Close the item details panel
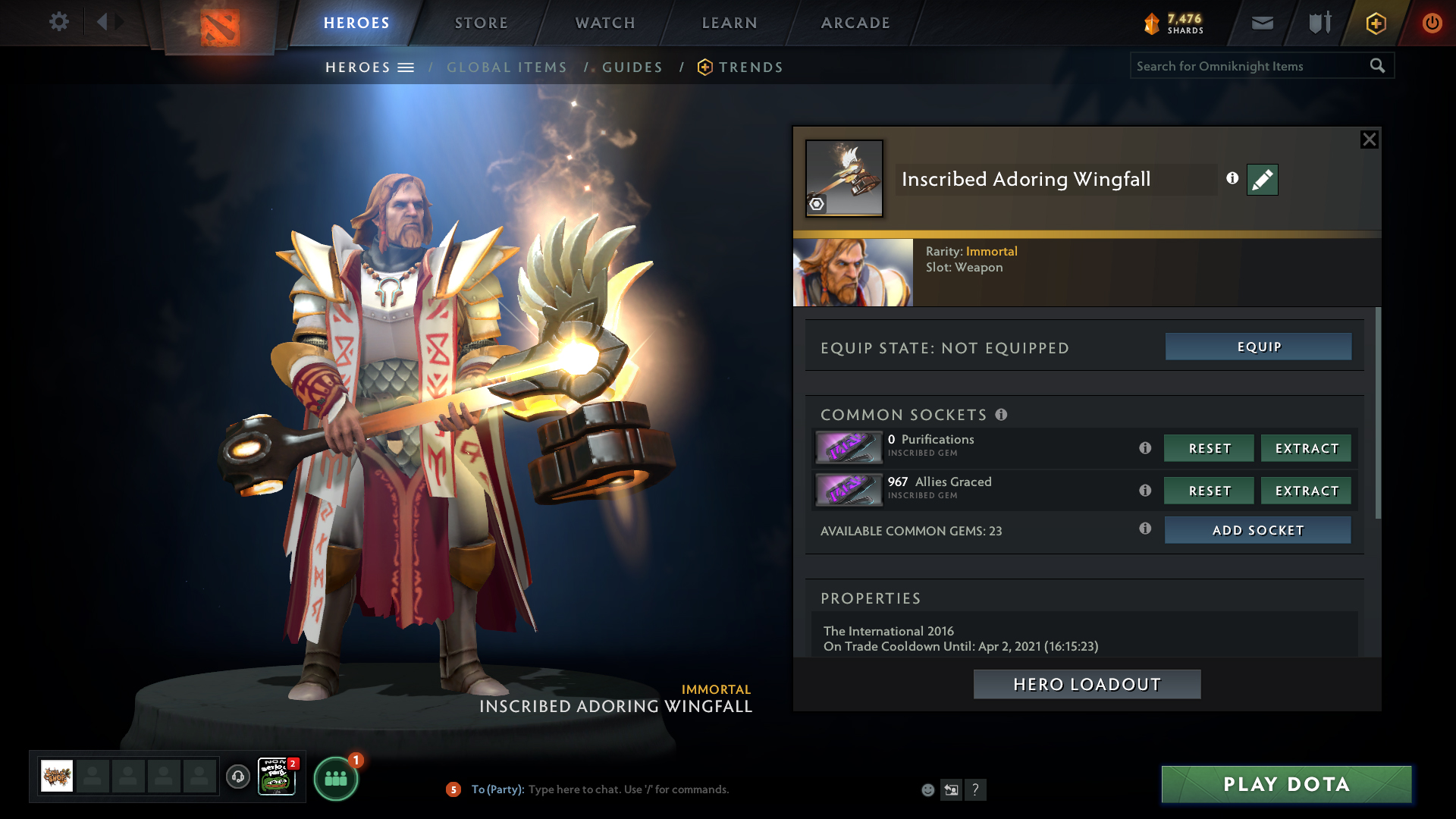Viewport: 1456px width, 819px height. (1369, 140)
